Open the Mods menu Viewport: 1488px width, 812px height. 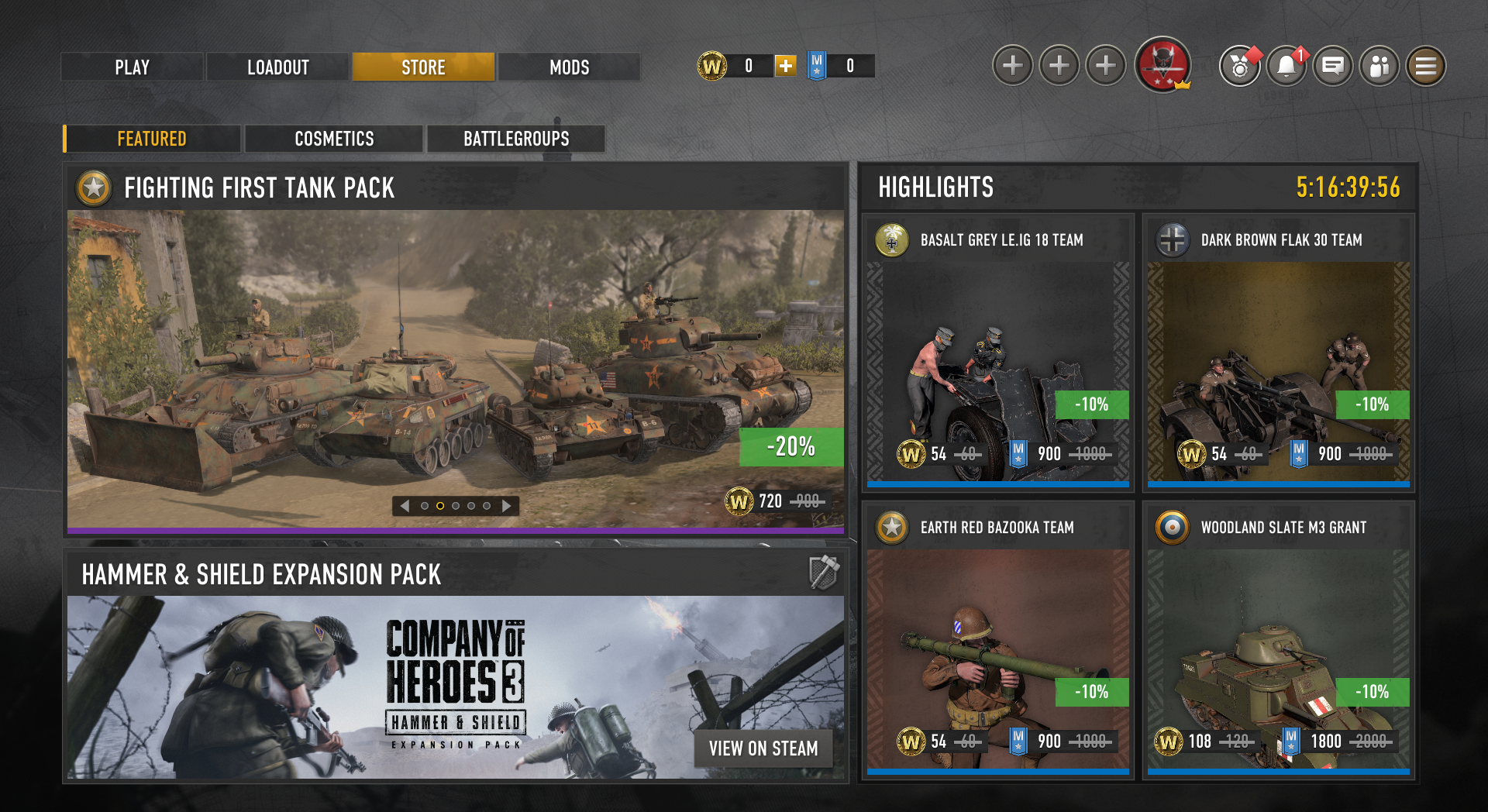click(569, 67)
